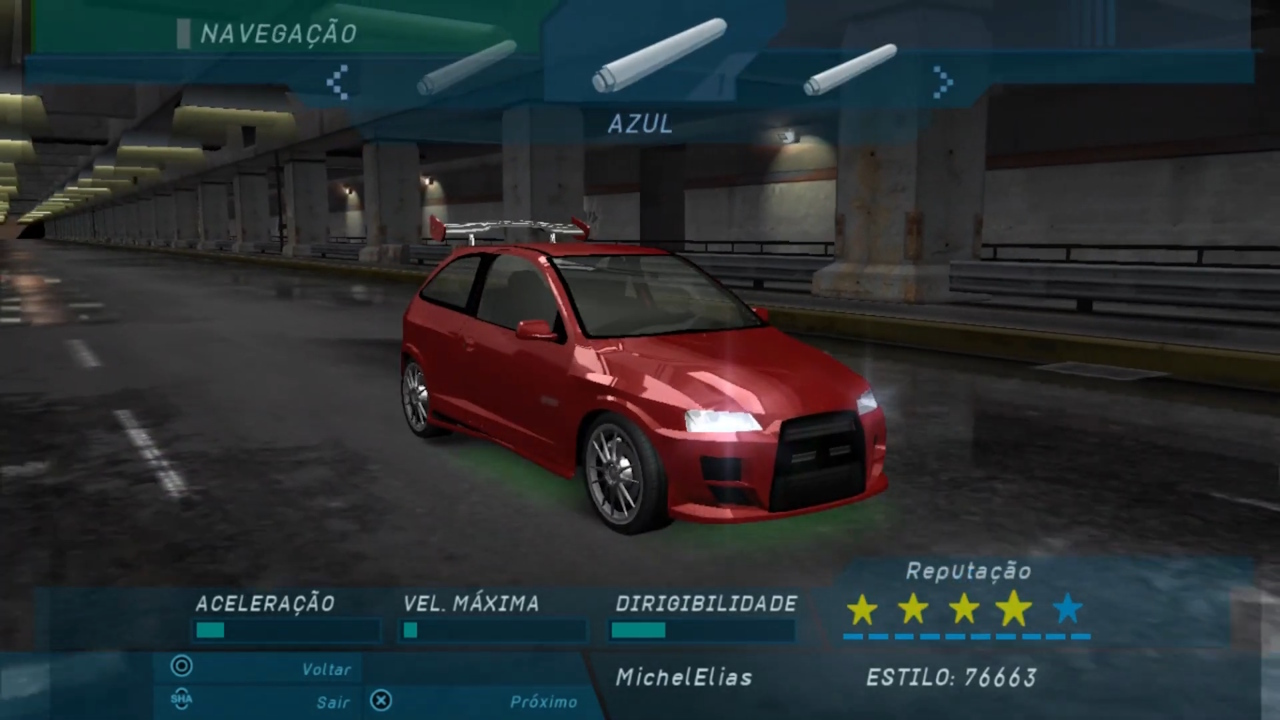Viewport: 1280px width, 720px height.
Task: Pick the neon tube following Azul
Action: coord(850,70)
